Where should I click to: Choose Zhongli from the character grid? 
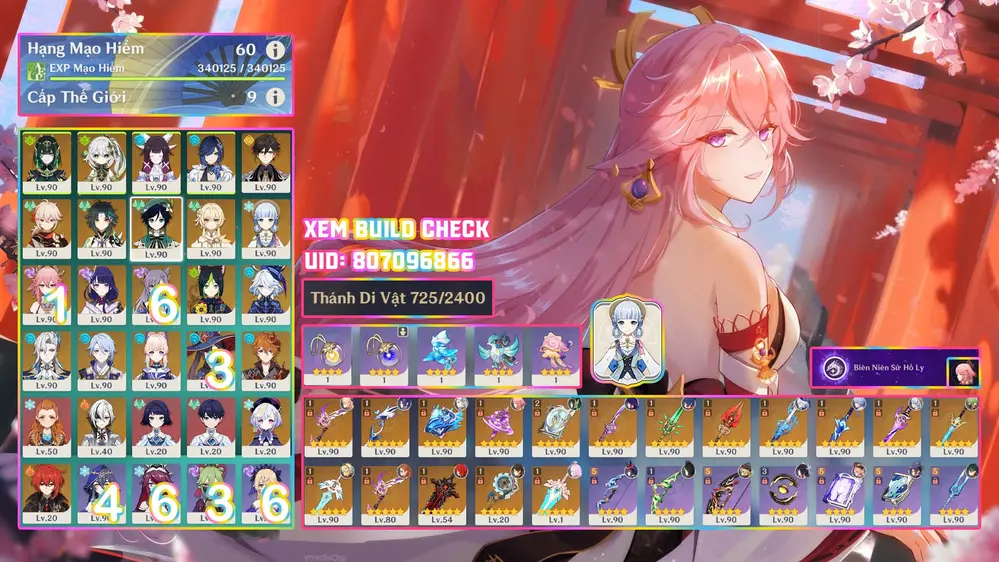265,162
